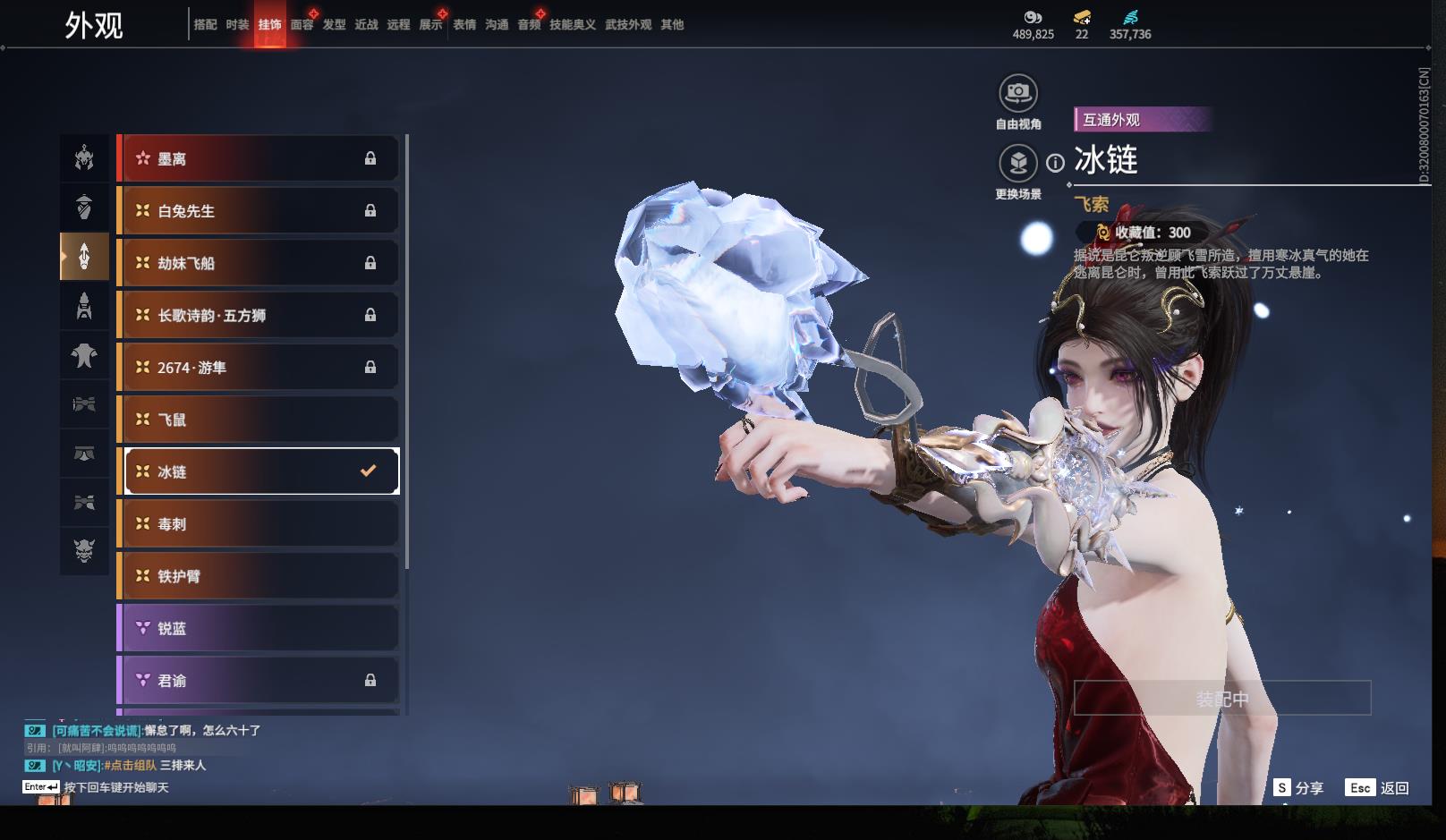Return using the 返回 button

click(x=1378, y=788)
